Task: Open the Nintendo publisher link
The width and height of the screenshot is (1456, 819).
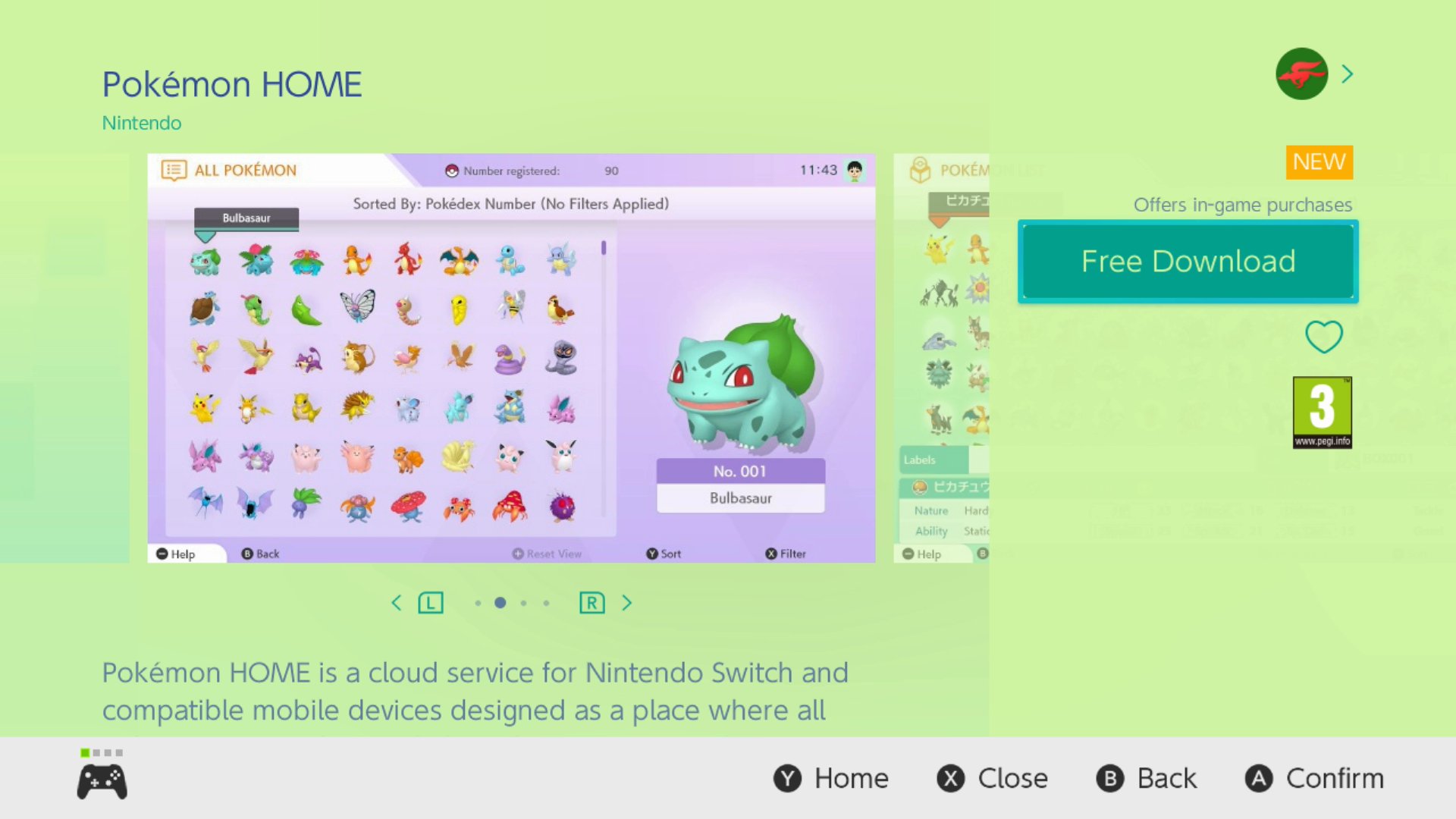Action: point(141,122)
